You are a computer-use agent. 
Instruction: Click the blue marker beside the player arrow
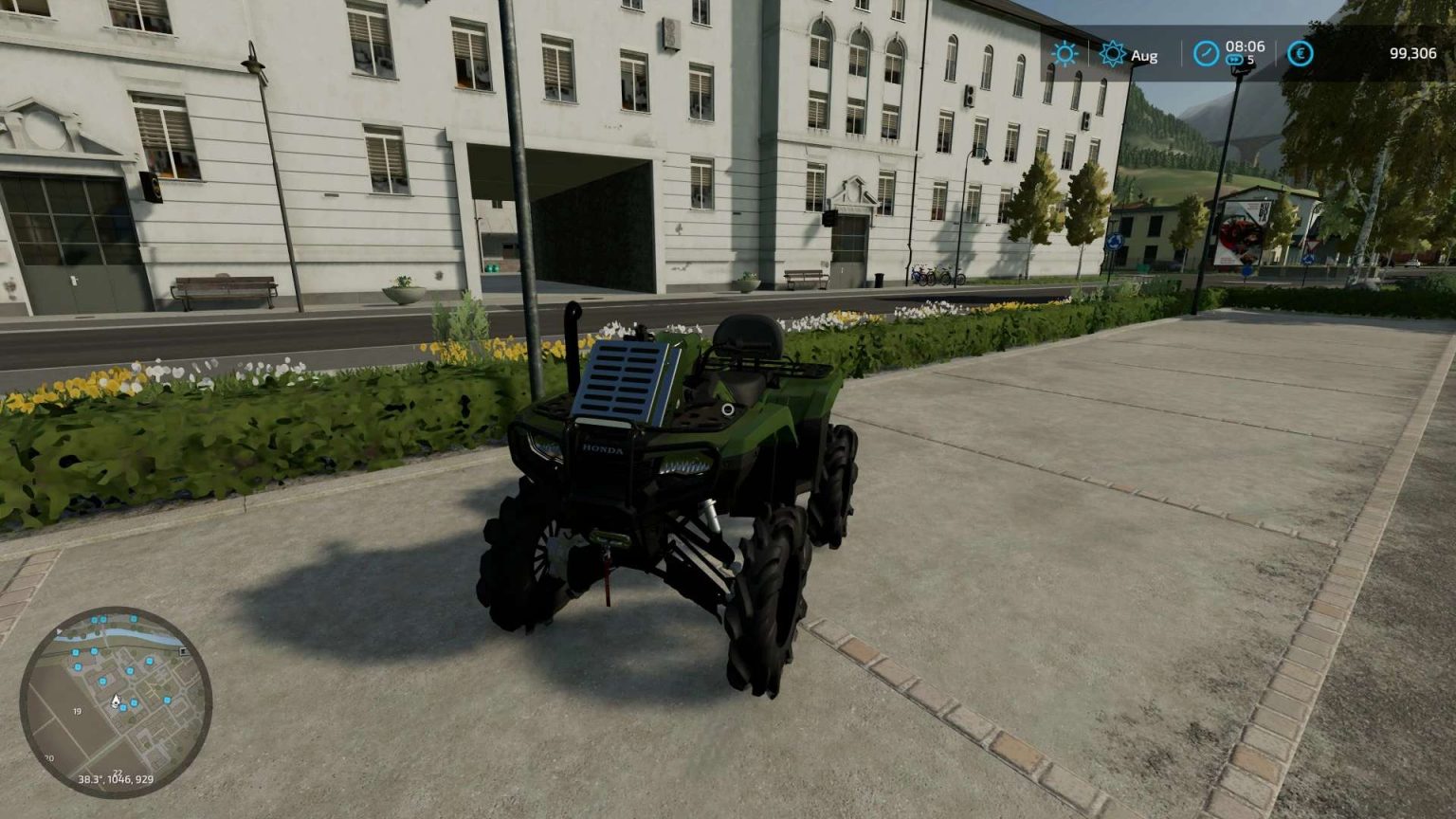tap(123, 707)
